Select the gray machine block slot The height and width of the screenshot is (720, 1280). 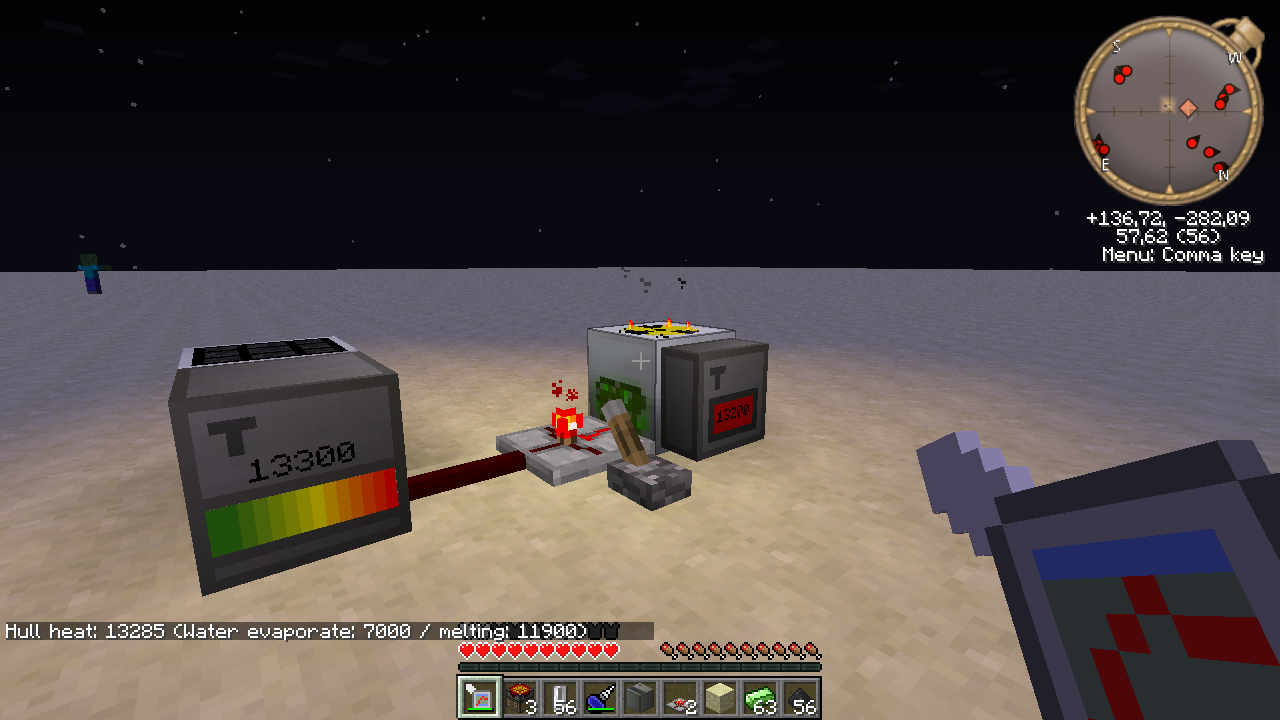640,697
